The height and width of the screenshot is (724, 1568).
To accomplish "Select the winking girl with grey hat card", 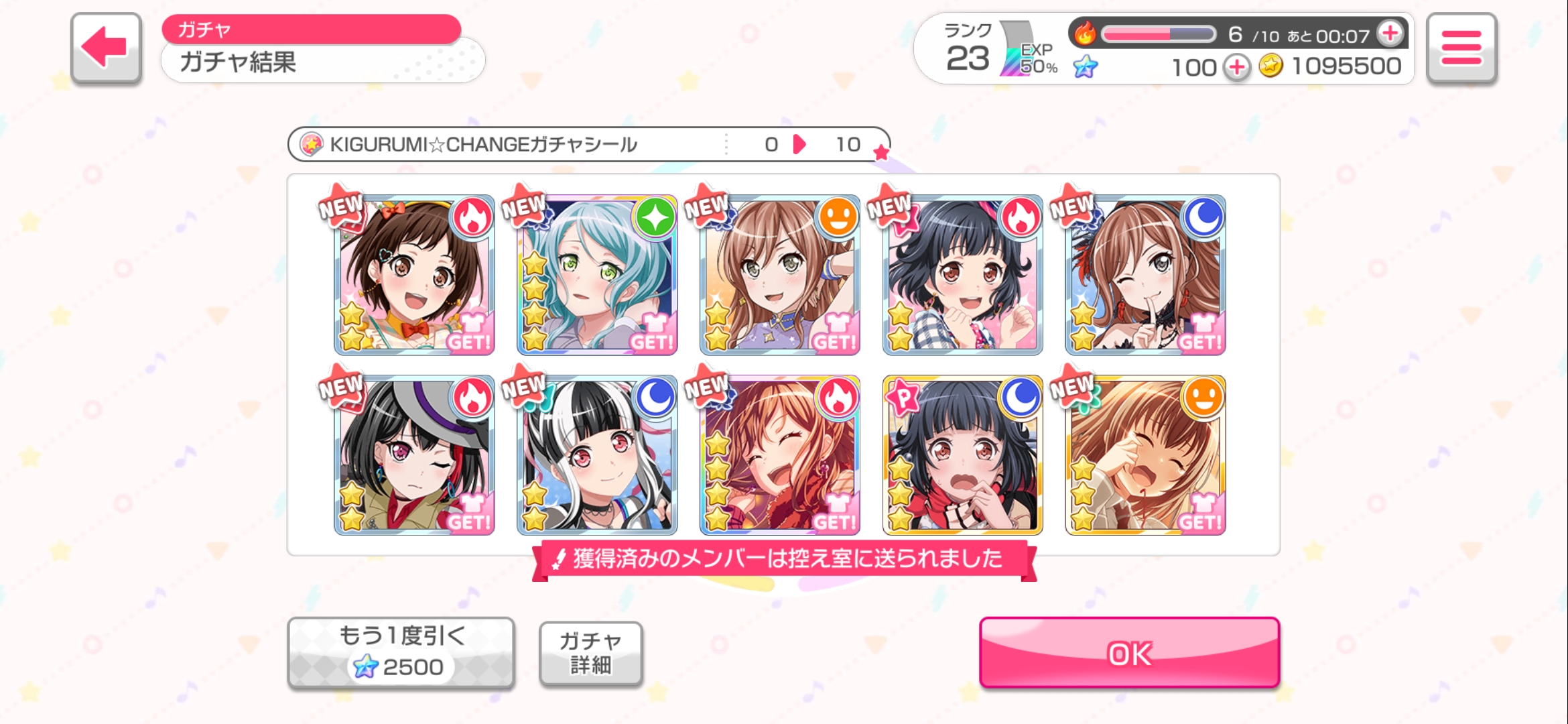I will coord(414,455).
